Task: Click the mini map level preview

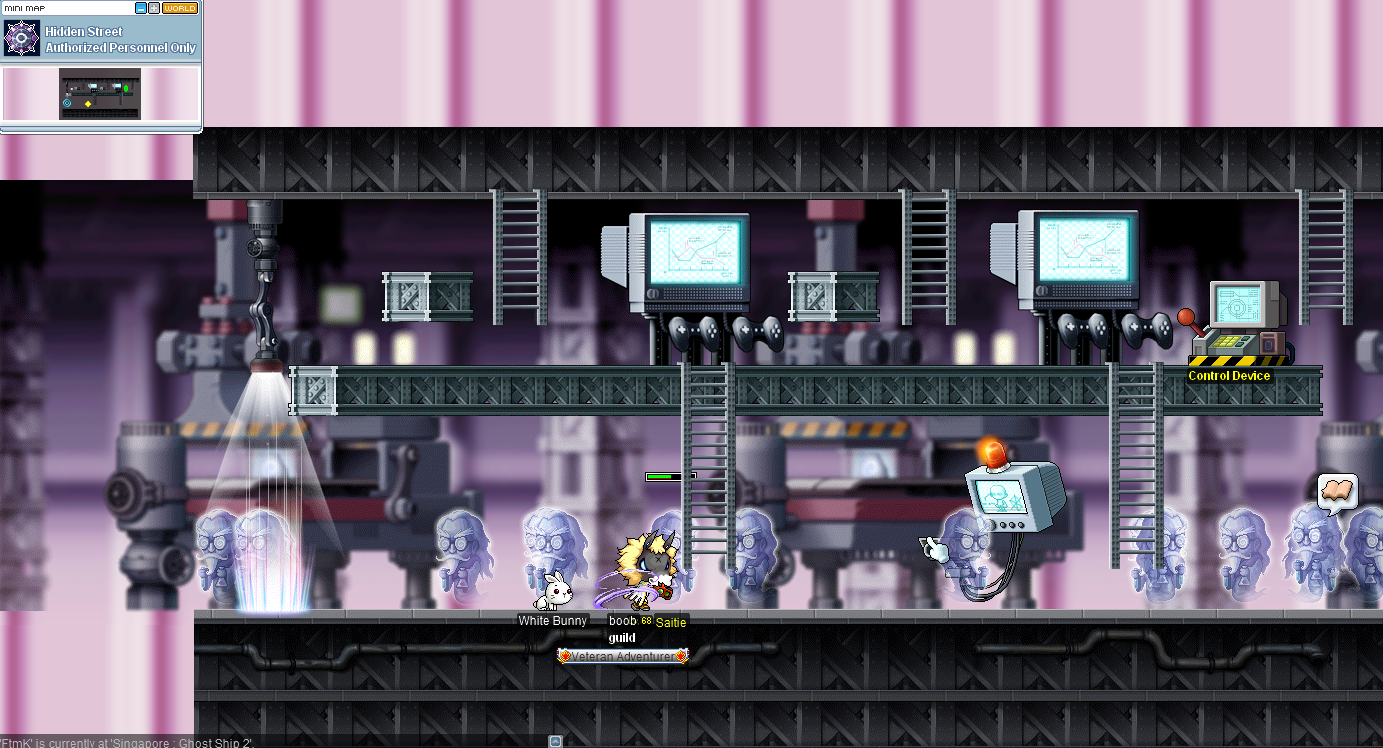Action: [100, 93]
